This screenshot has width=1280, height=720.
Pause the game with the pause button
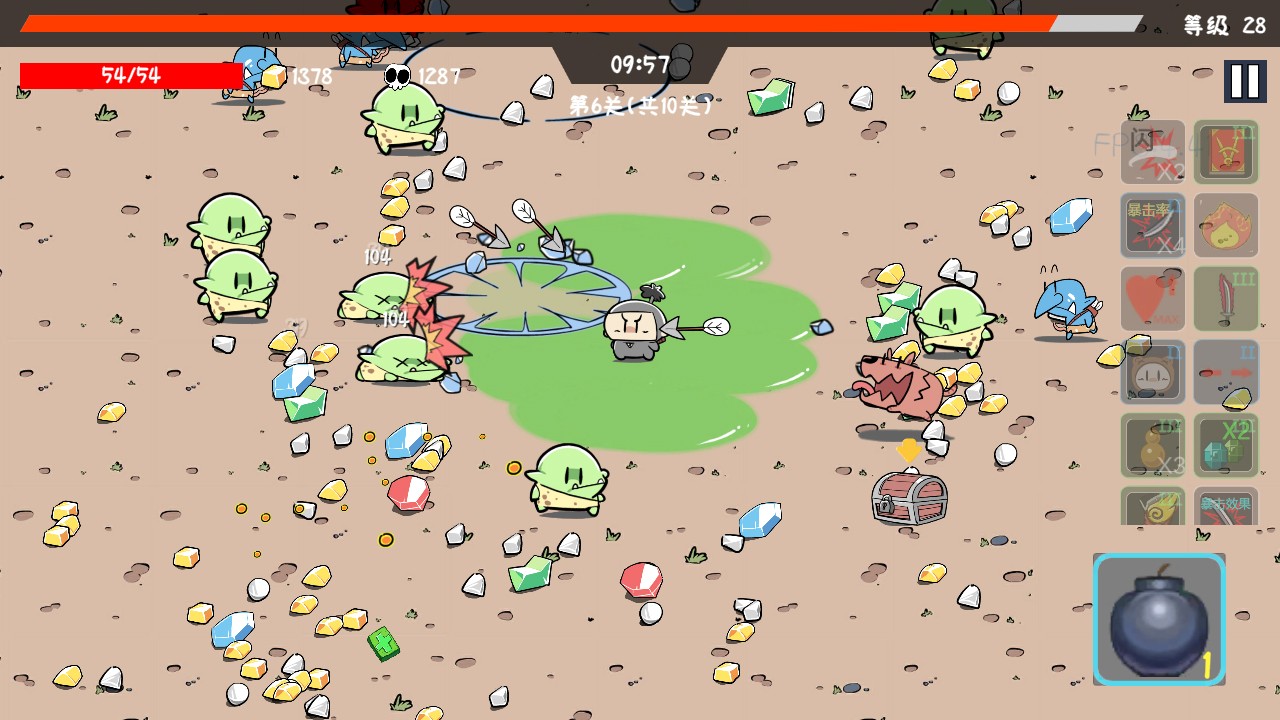click(1244, 81)
